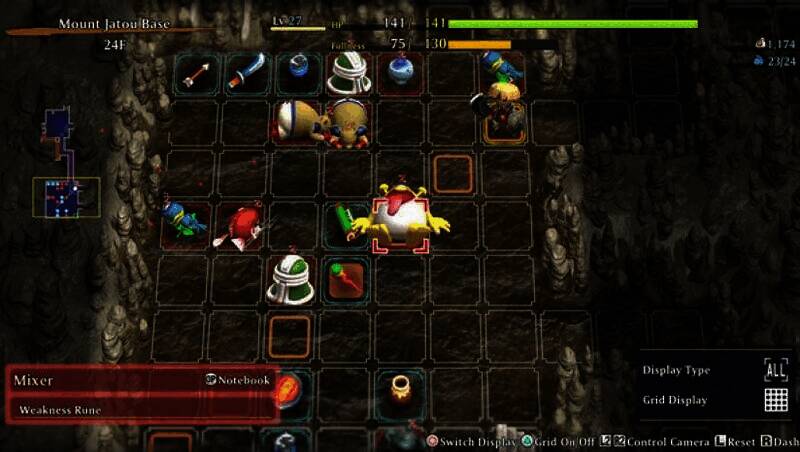Open the Notebook entry for Mixer
This screenshot has height=452, width=800.
pos(238,380)
